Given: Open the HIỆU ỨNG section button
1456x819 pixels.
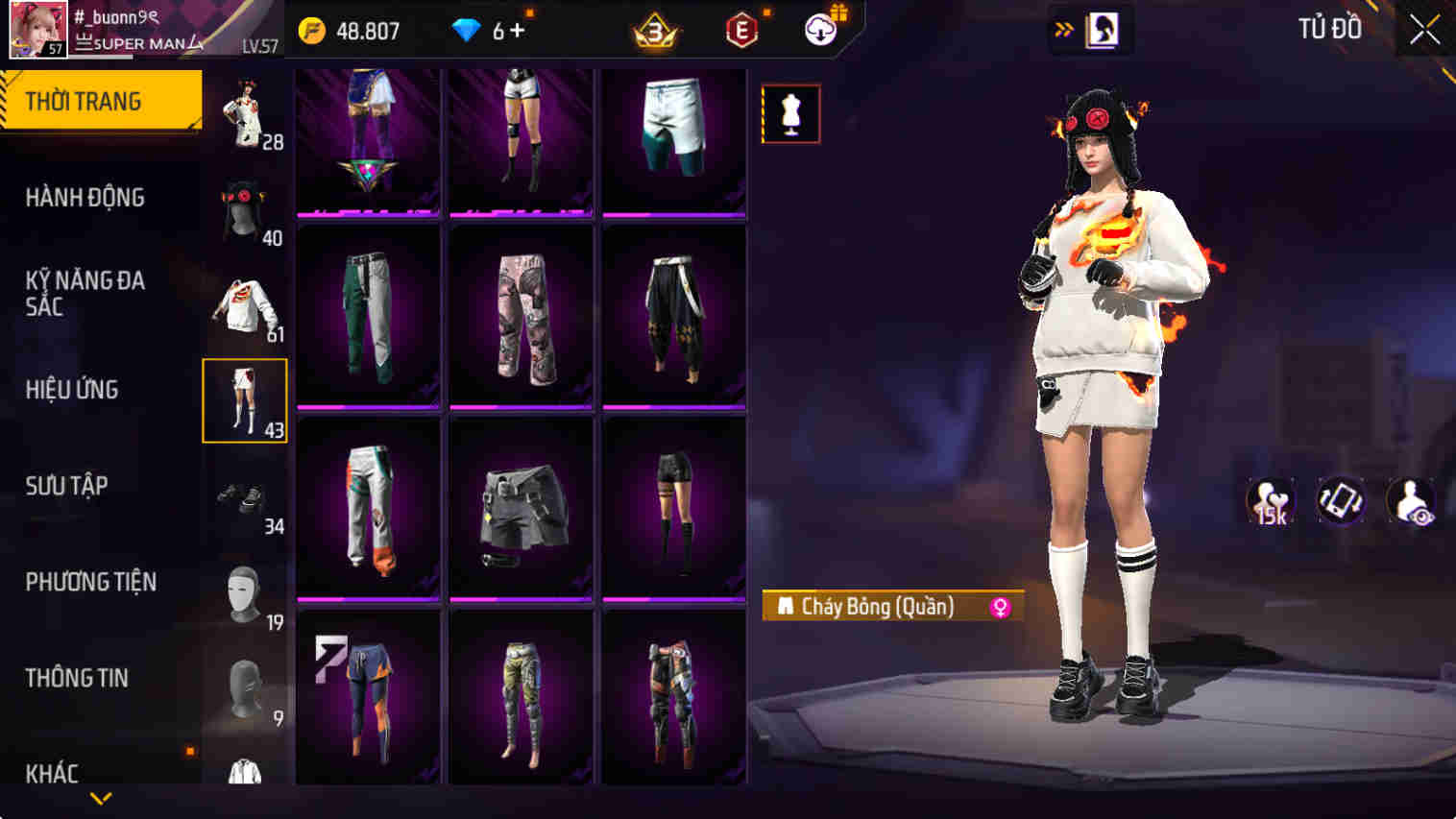Looking at the screenshot, I should (x=72, y=390).
